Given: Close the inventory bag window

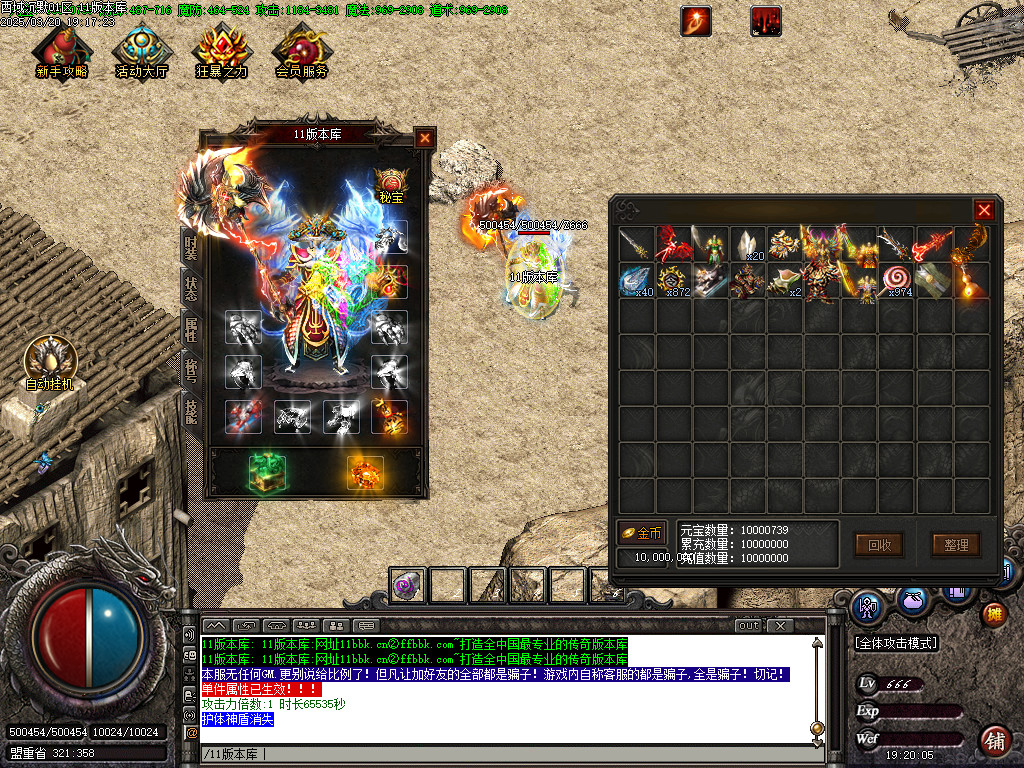Looking at the screenshot, I should pyautogui.click(x=984, y=210).
